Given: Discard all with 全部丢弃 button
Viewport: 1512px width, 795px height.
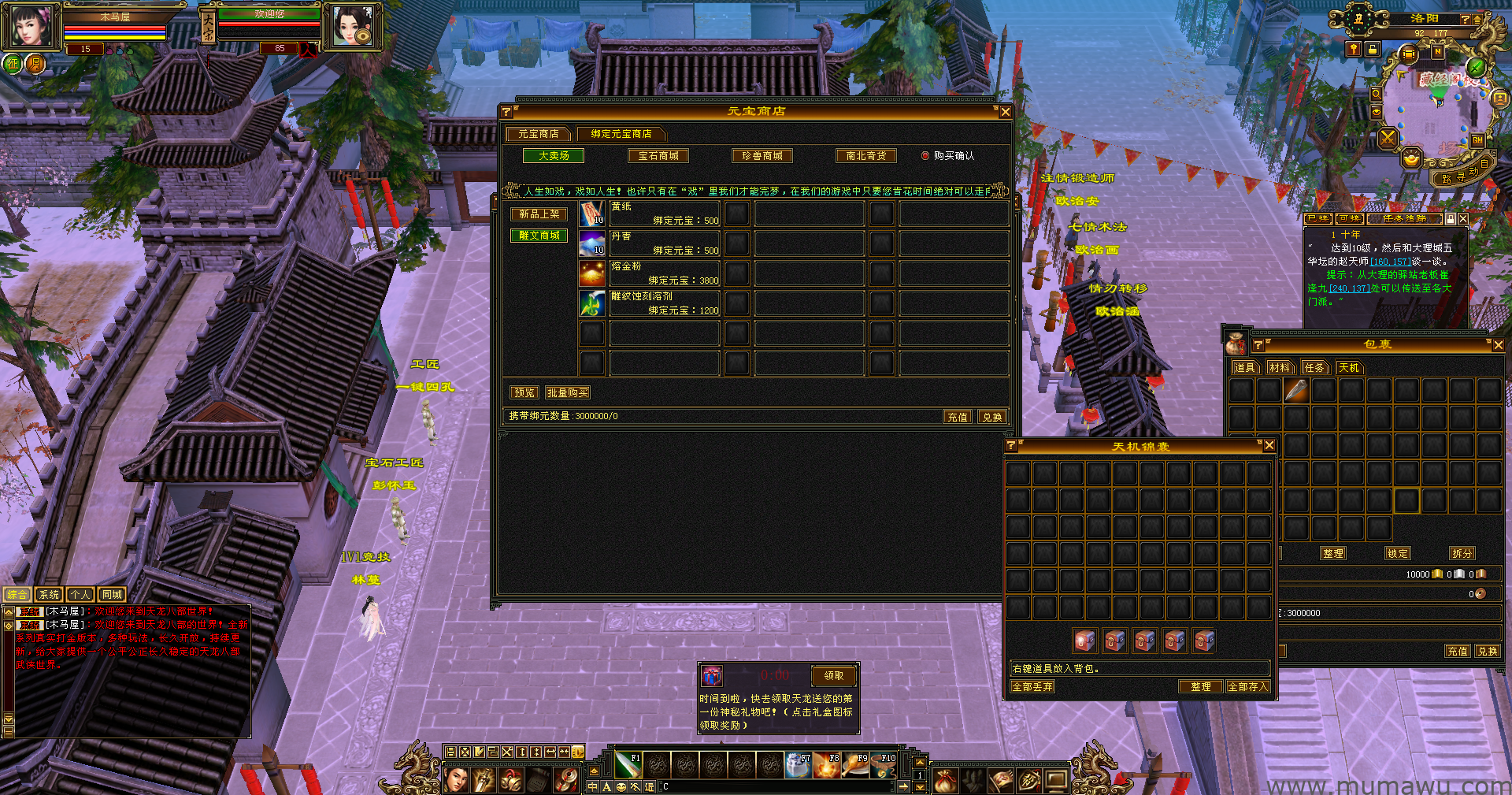Looking at the screenshot, I should tap(1032, 687).
